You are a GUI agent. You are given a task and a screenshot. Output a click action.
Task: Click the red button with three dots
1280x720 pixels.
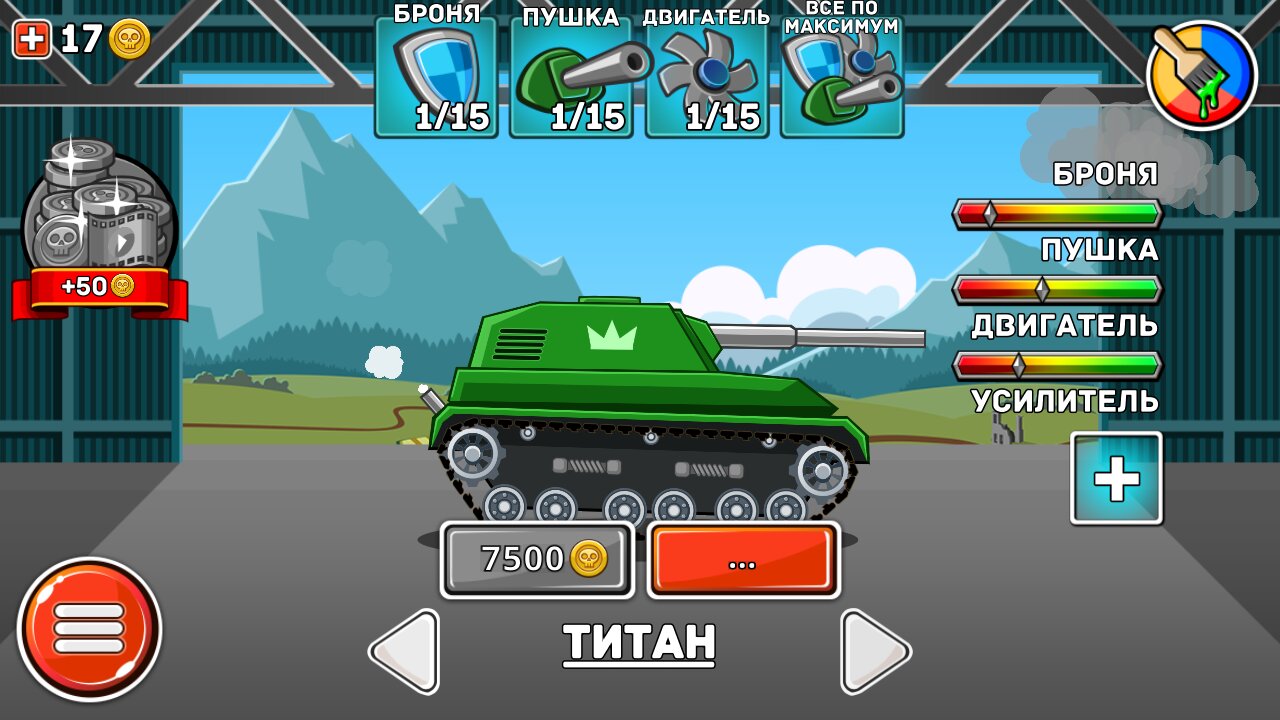pyautogui.click(x=743, y=560)
